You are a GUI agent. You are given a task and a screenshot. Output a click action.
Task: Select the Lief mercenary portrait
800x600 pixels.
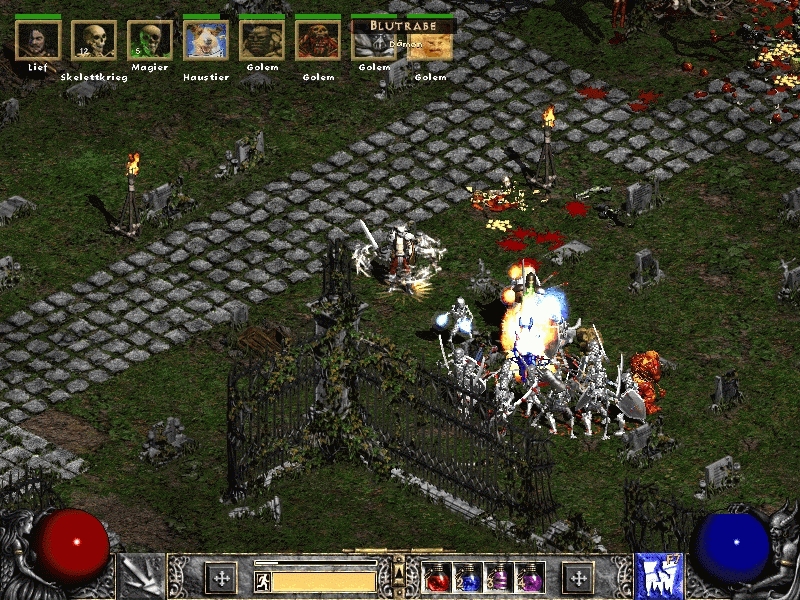point(38,40)
